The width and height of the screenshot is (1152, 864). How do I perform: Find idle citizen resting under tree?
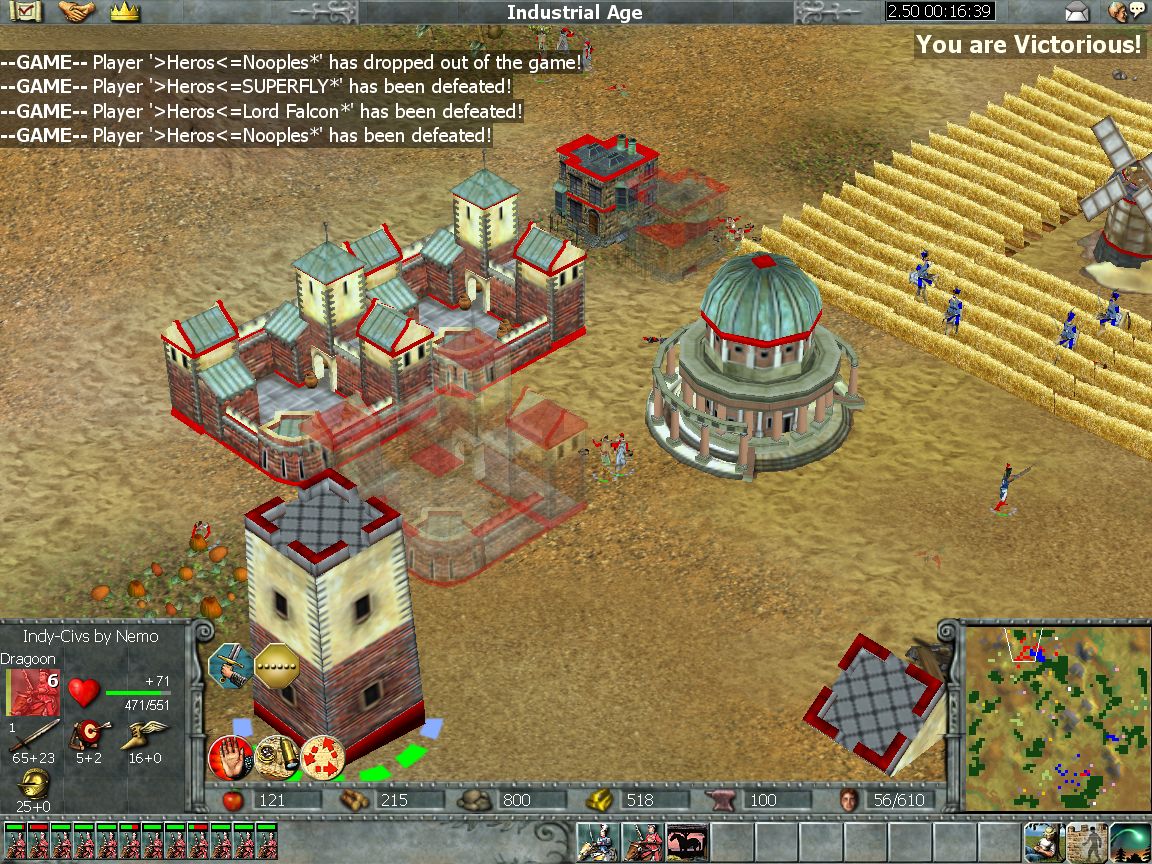click(1041, 842)
